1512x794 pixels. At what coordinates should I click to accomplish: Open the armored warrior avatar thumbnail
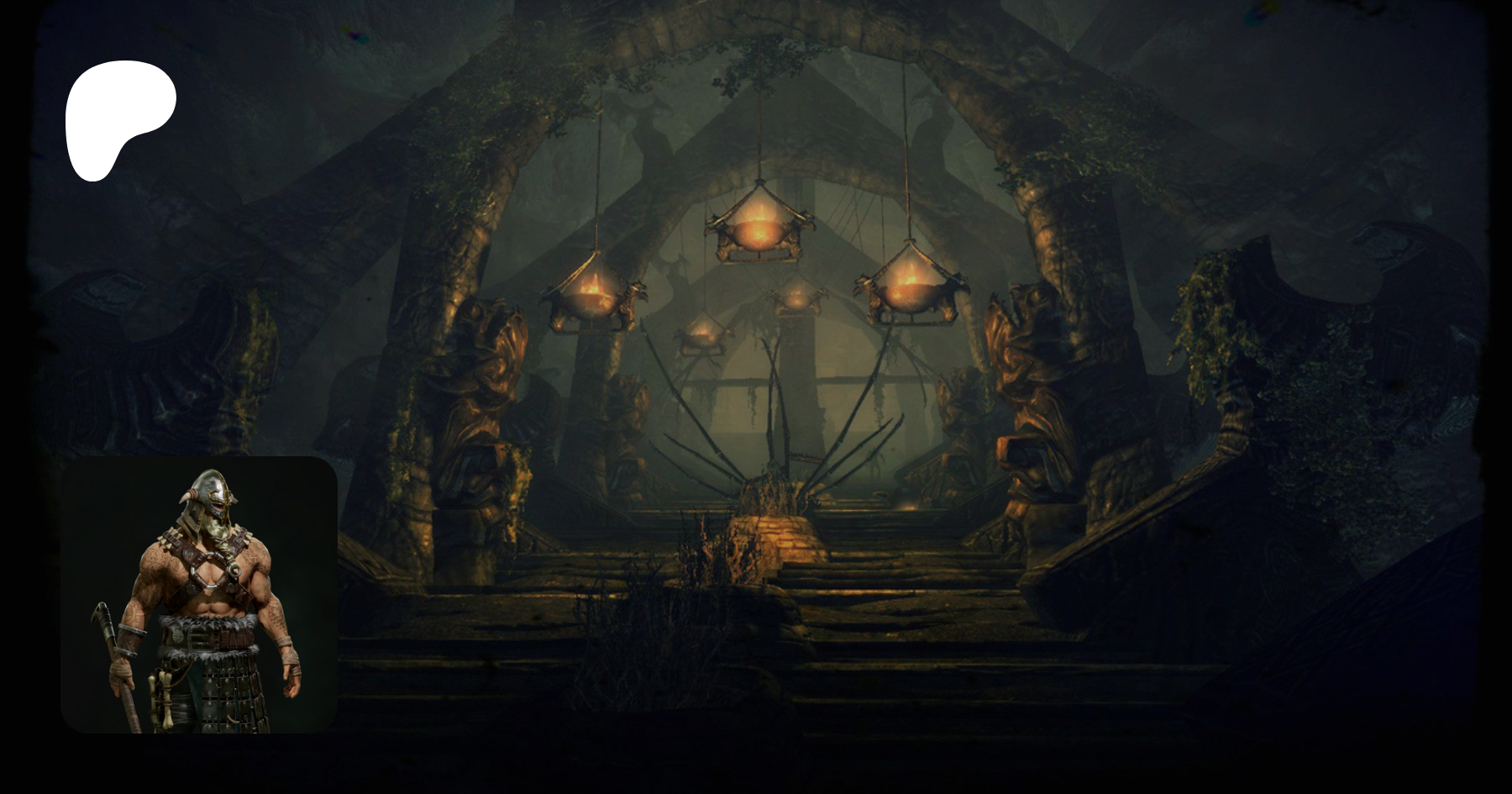point(199,594)
